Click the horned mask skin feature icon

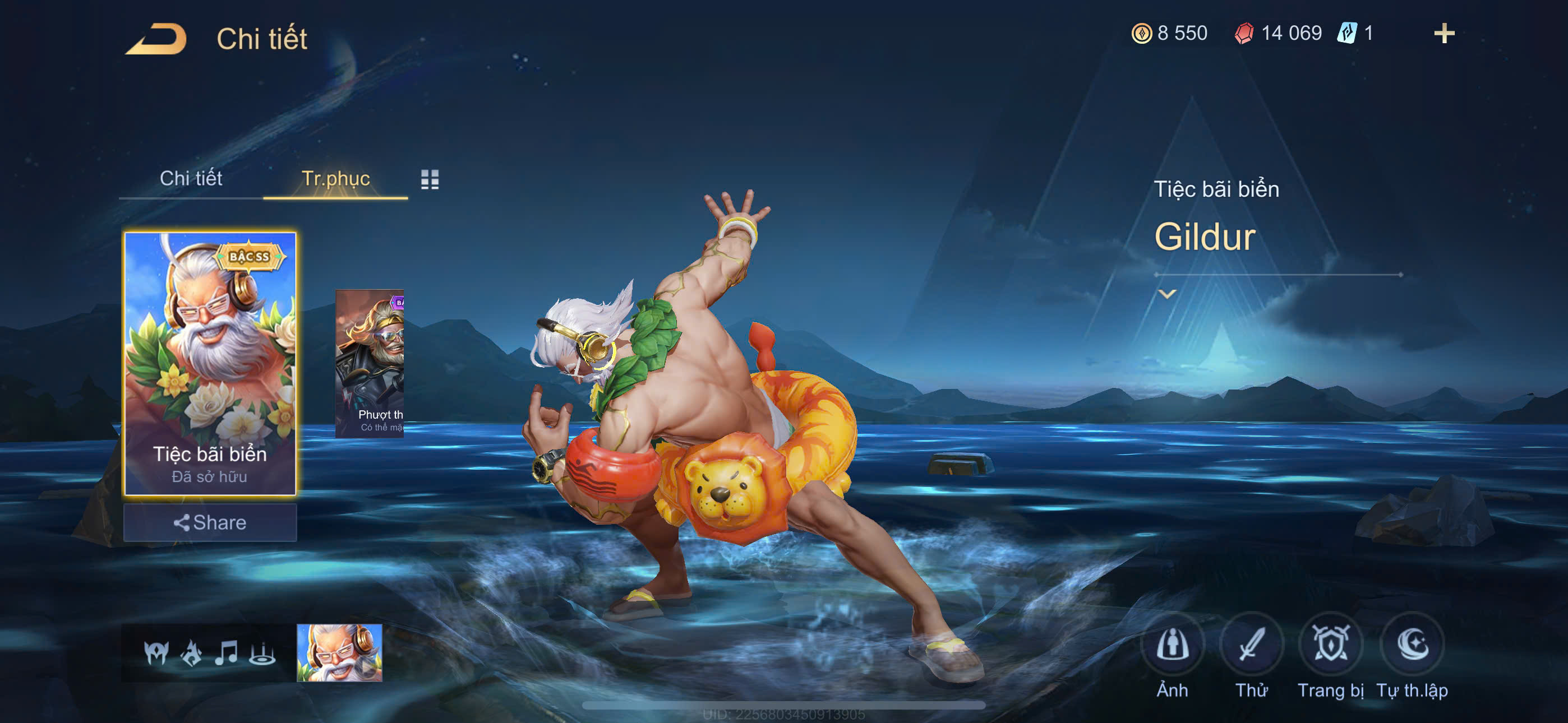coord(156,653)
